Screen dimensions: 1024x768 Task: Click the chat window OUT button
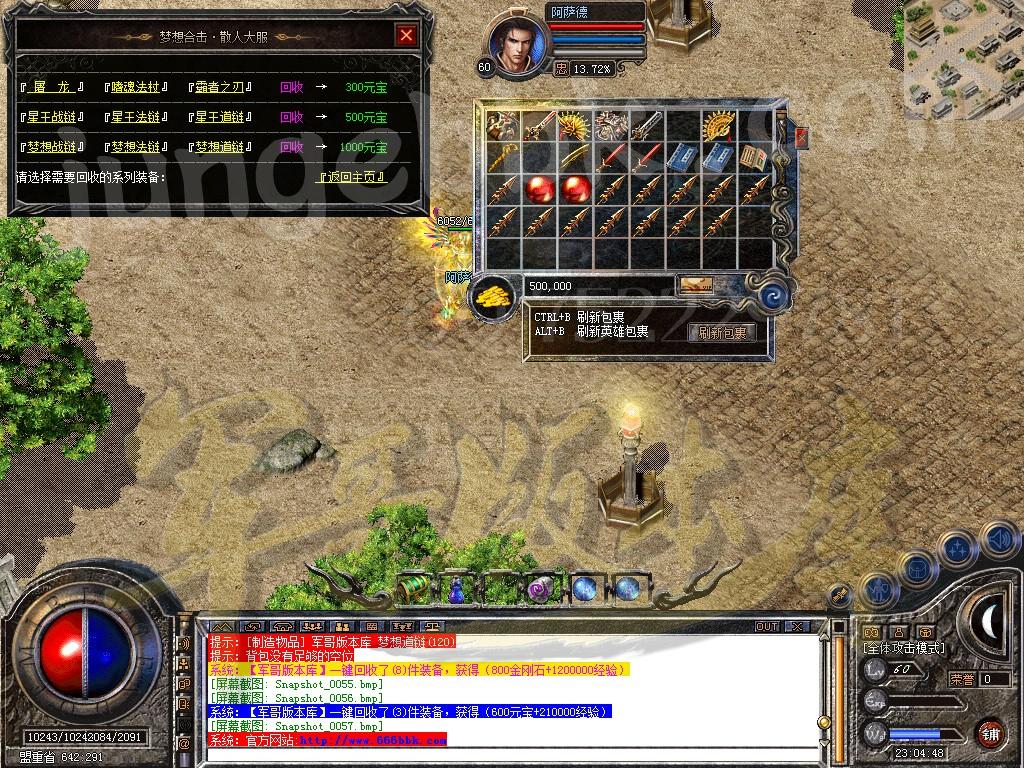pos(766,626)
